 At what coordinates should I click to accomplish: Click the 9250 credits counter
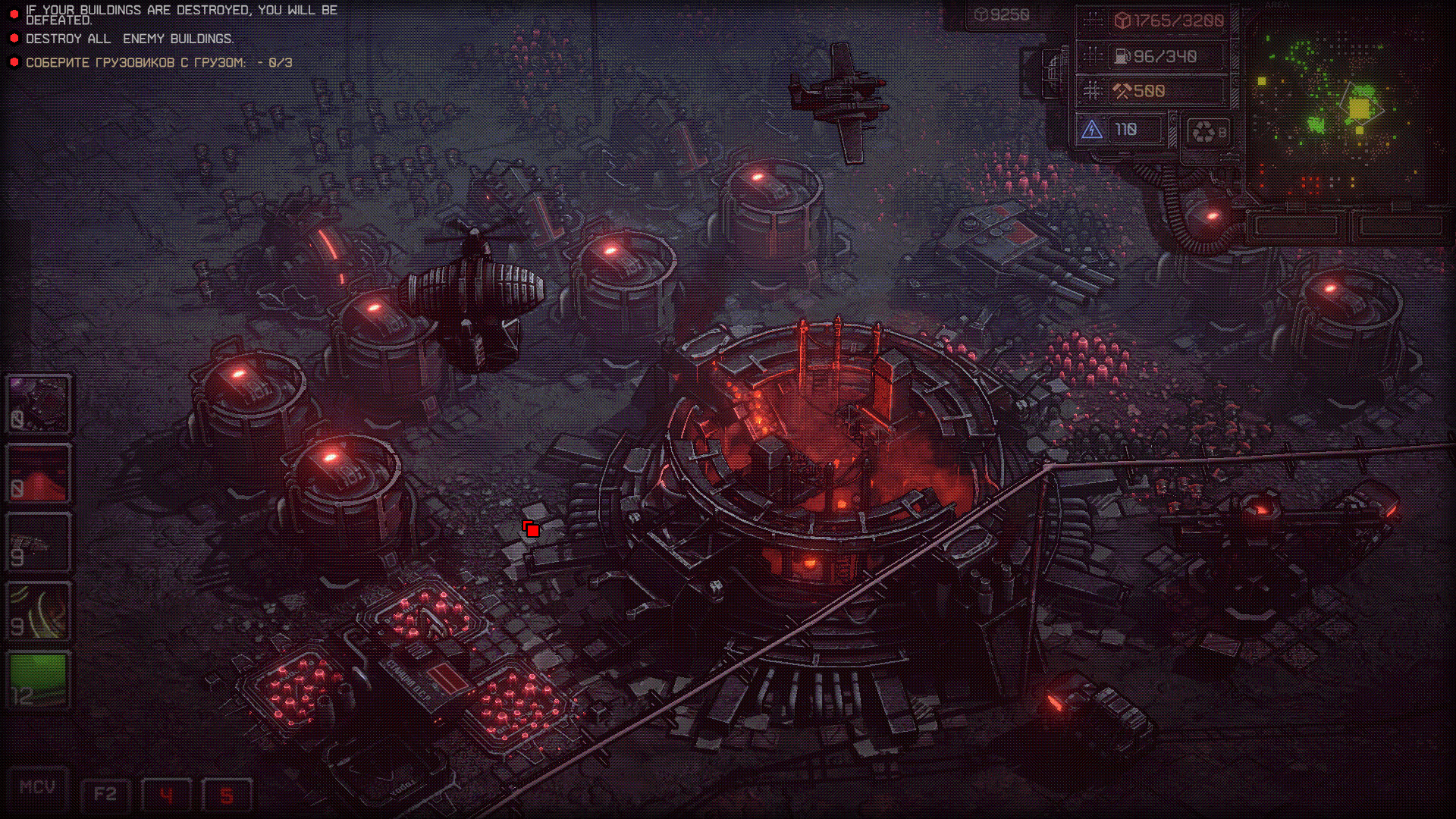coord(1002,12)
